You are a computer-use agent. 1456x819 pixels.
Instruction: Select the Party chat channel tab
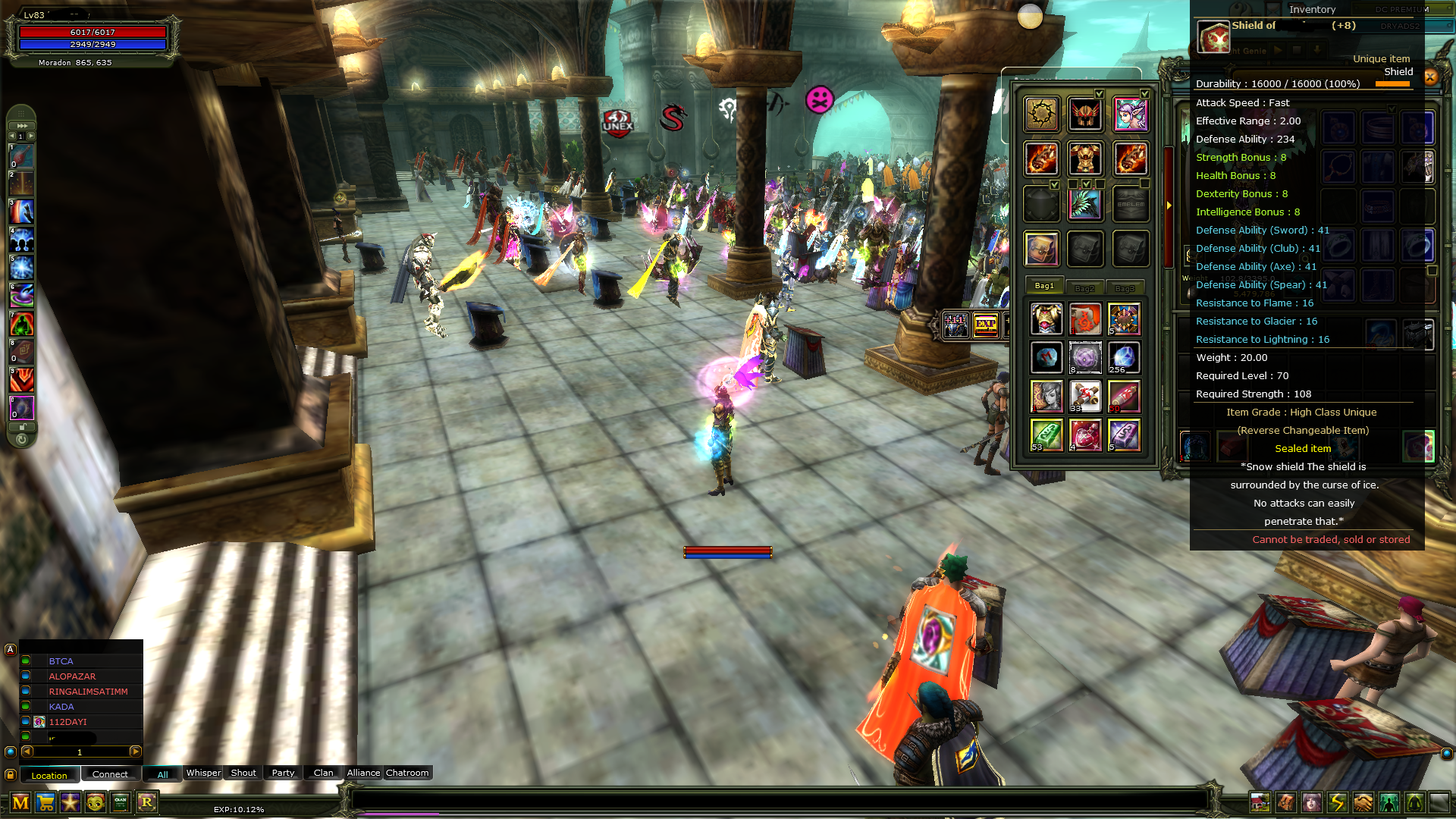click(x=282, y=773)
